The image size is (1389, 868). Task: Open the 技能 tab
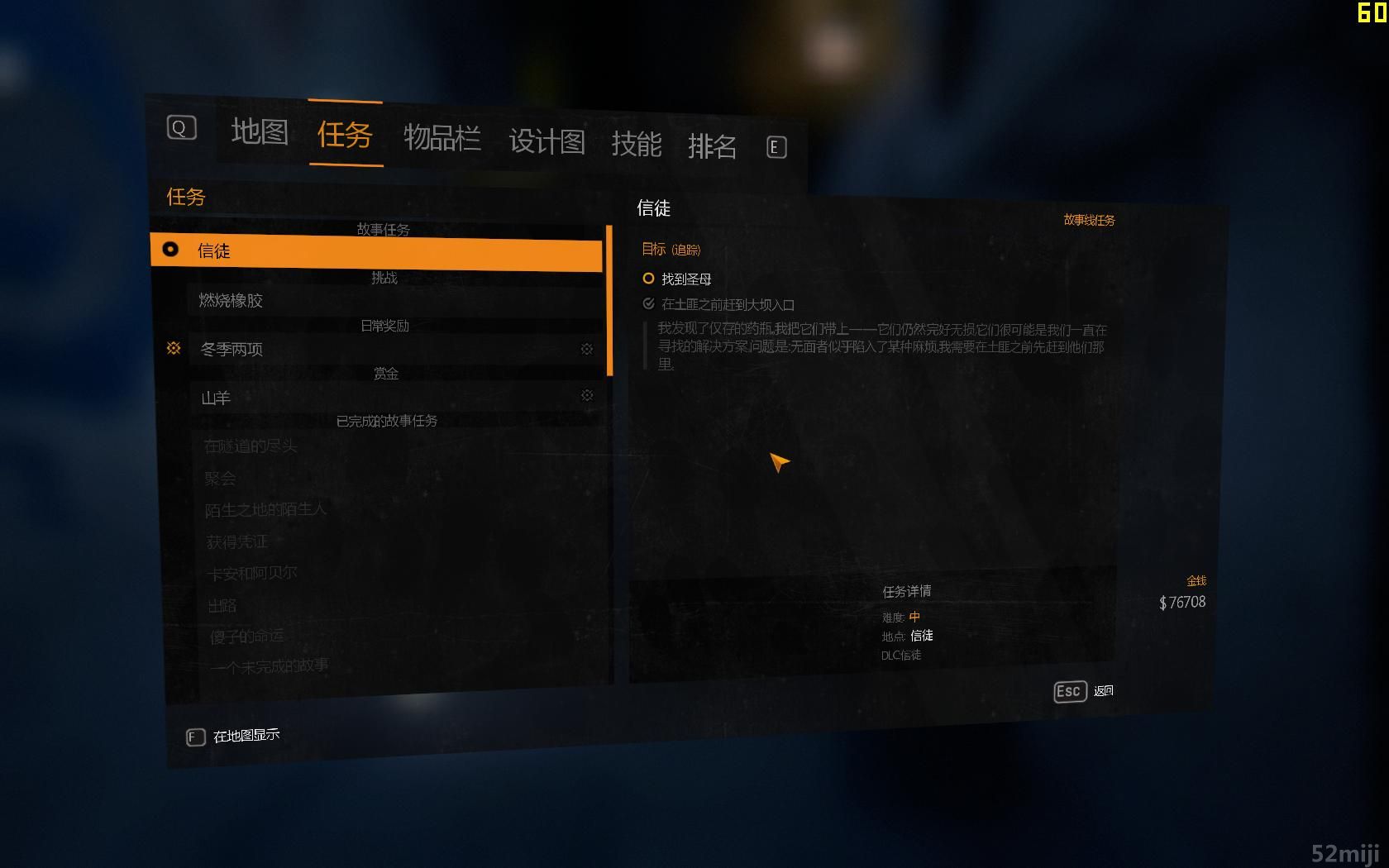[636, 144]
